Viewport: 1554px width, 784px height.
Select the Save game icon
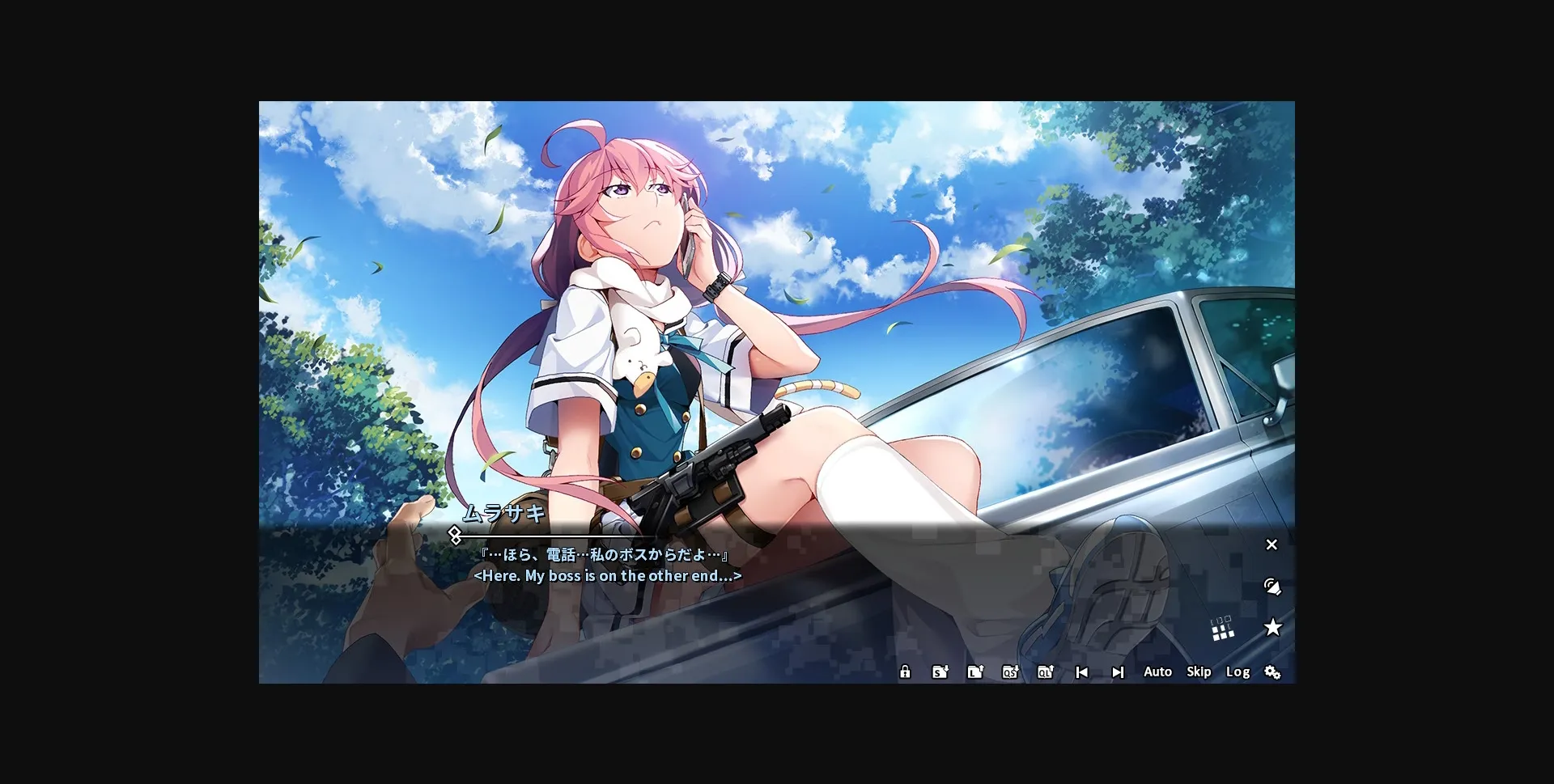[x=939, y=672]
